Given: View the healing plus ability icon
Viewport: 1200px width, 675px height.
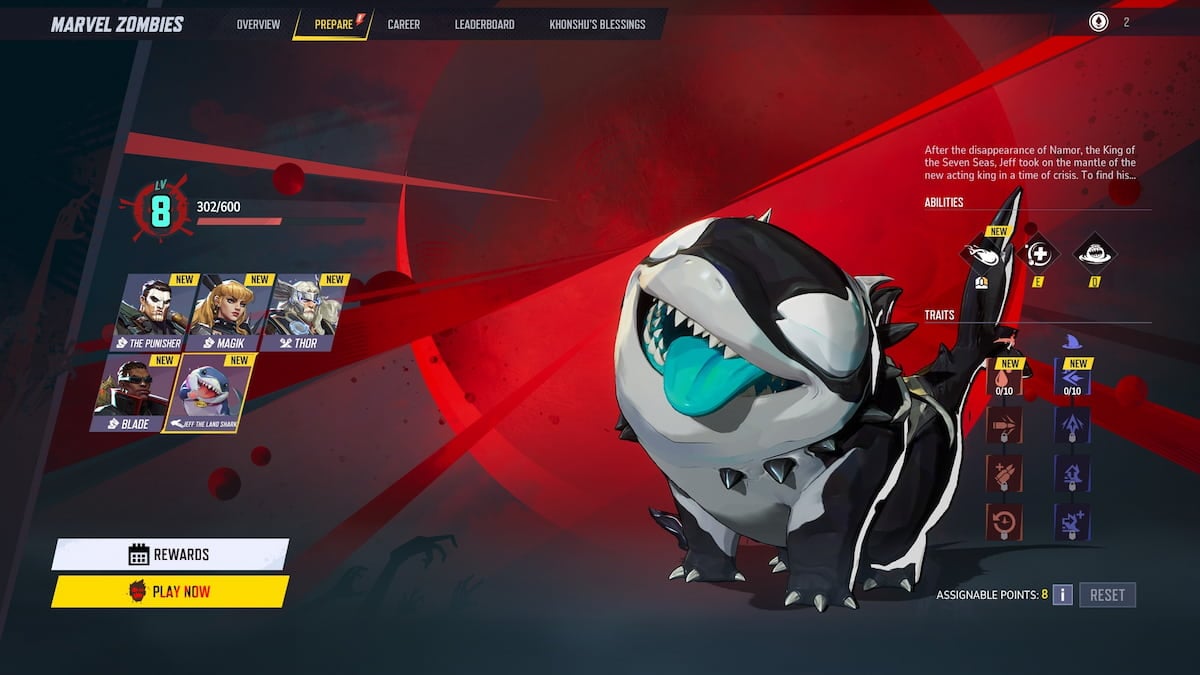Looking at the screenshot, I should pos(1039,254).
